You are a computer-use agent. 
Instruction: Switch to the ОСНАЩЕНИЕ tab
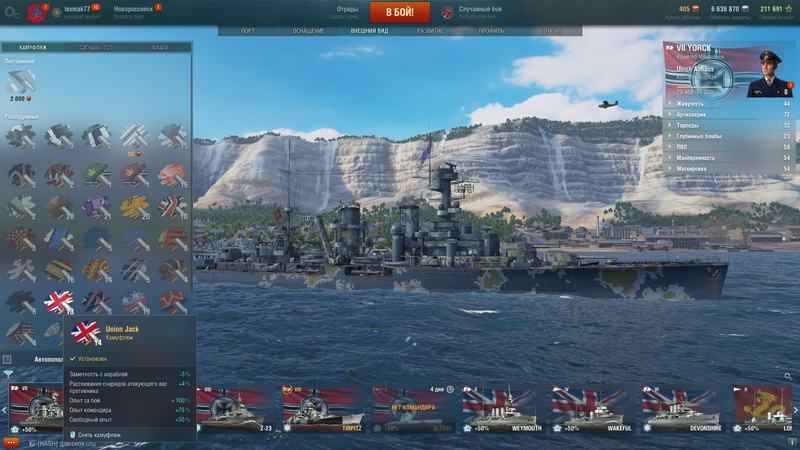click(x=307, y=31)
